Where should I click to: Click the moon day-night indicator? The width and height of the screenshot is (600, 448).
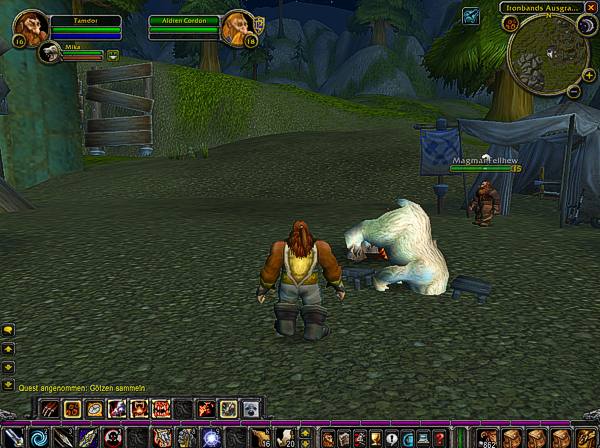(585, 24)
